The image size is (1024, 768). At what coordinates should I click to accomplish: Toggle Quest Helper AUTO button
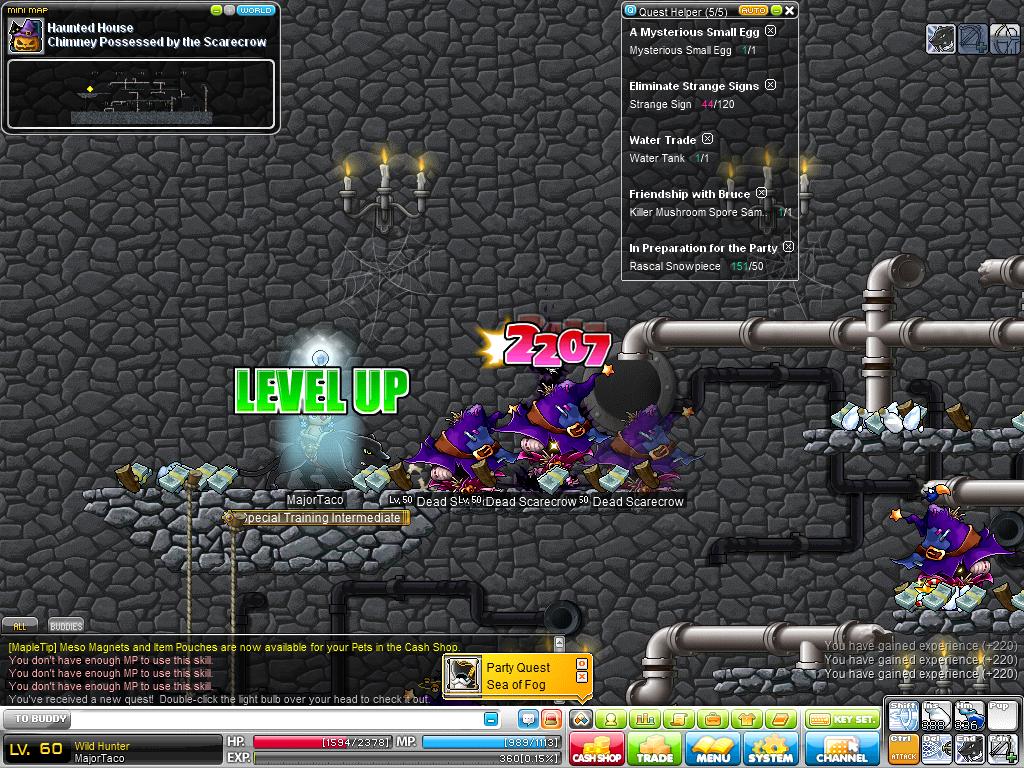[x=754, y=11]
